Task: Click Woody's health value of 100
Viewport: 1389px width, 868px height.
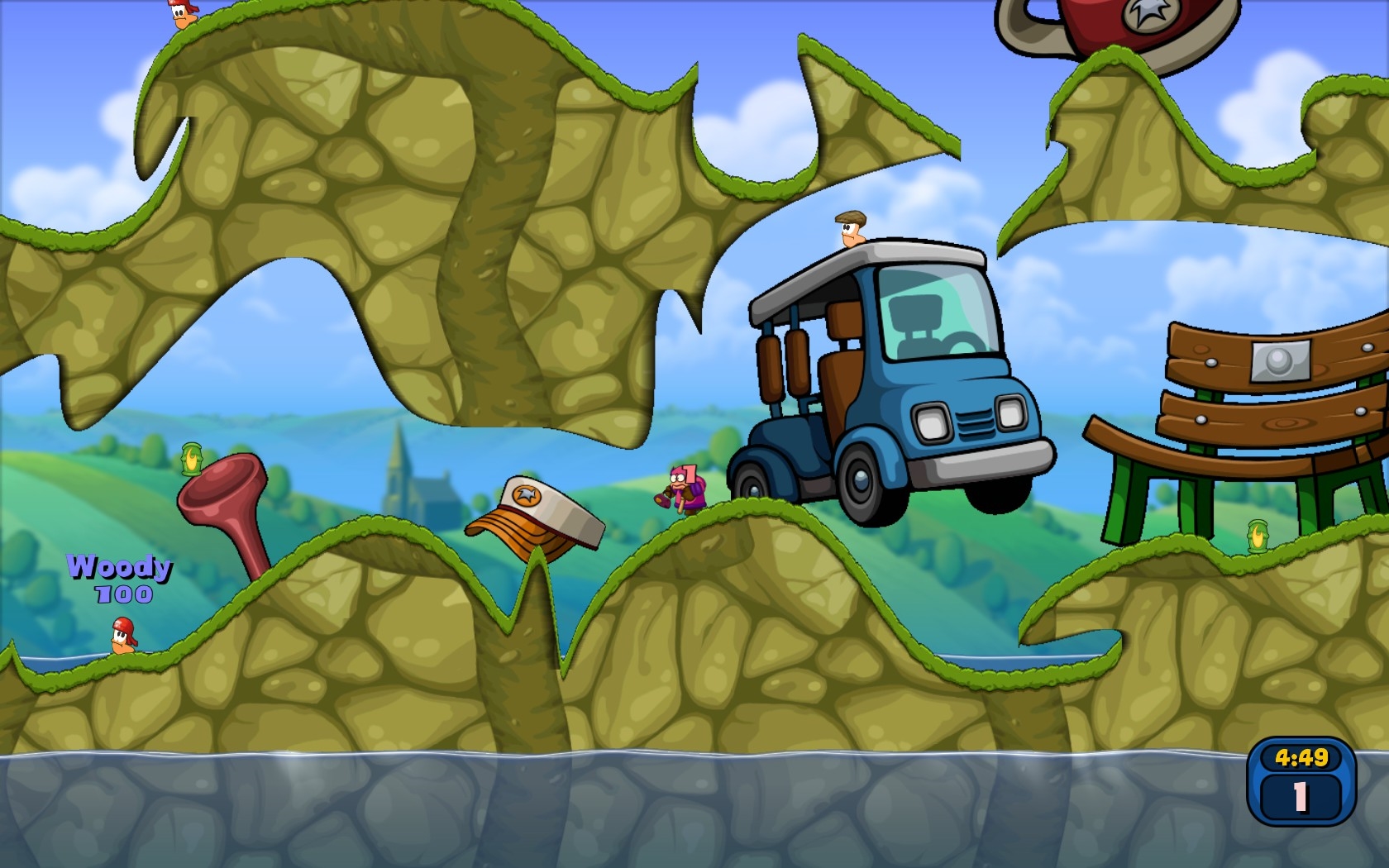Action: pos(123,592)
